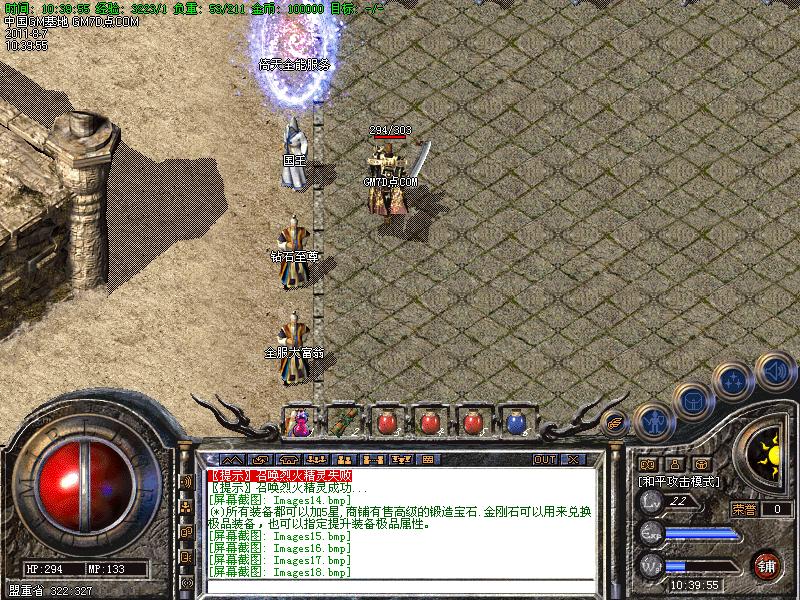
Task: Switch the 和平攻击模式 attack mode label
Action: 680,481
